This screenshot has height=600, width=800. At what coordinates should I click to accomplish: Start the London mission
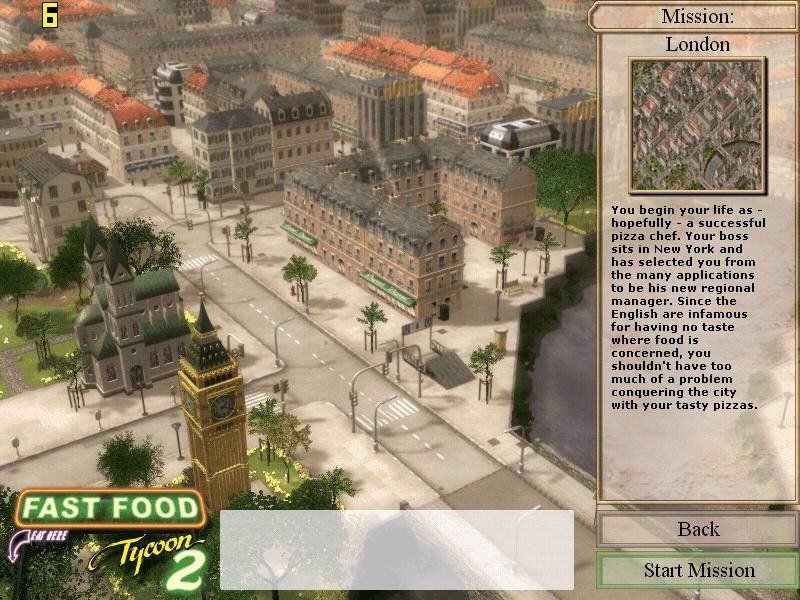698,570
